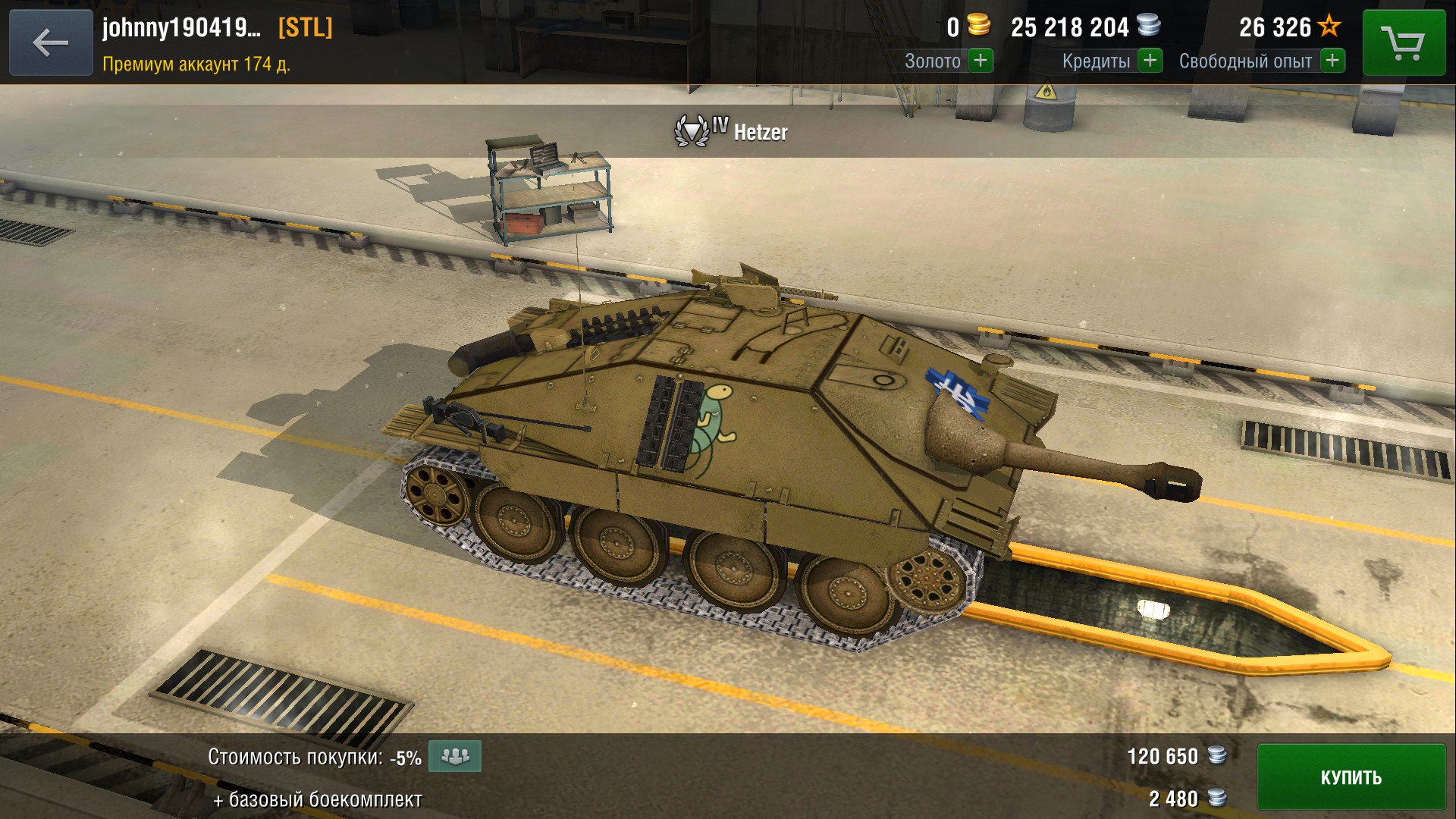Buy the Hetzer with the КУПИТЬ button

click(1351, 777)
